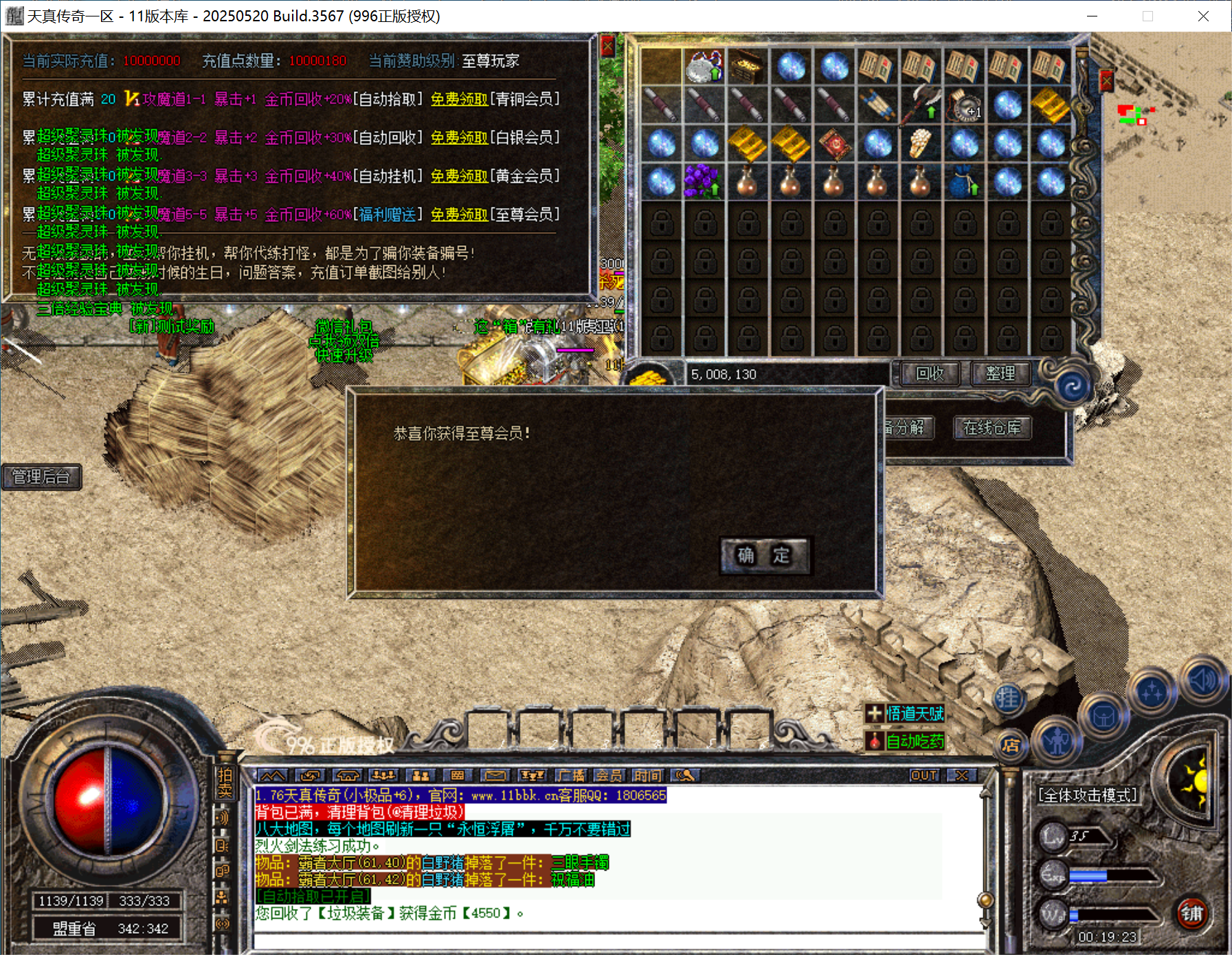Screen dimensions: 1232x955
Task: Click the round 挂 auto-play button
Action: pos(1008,699)
